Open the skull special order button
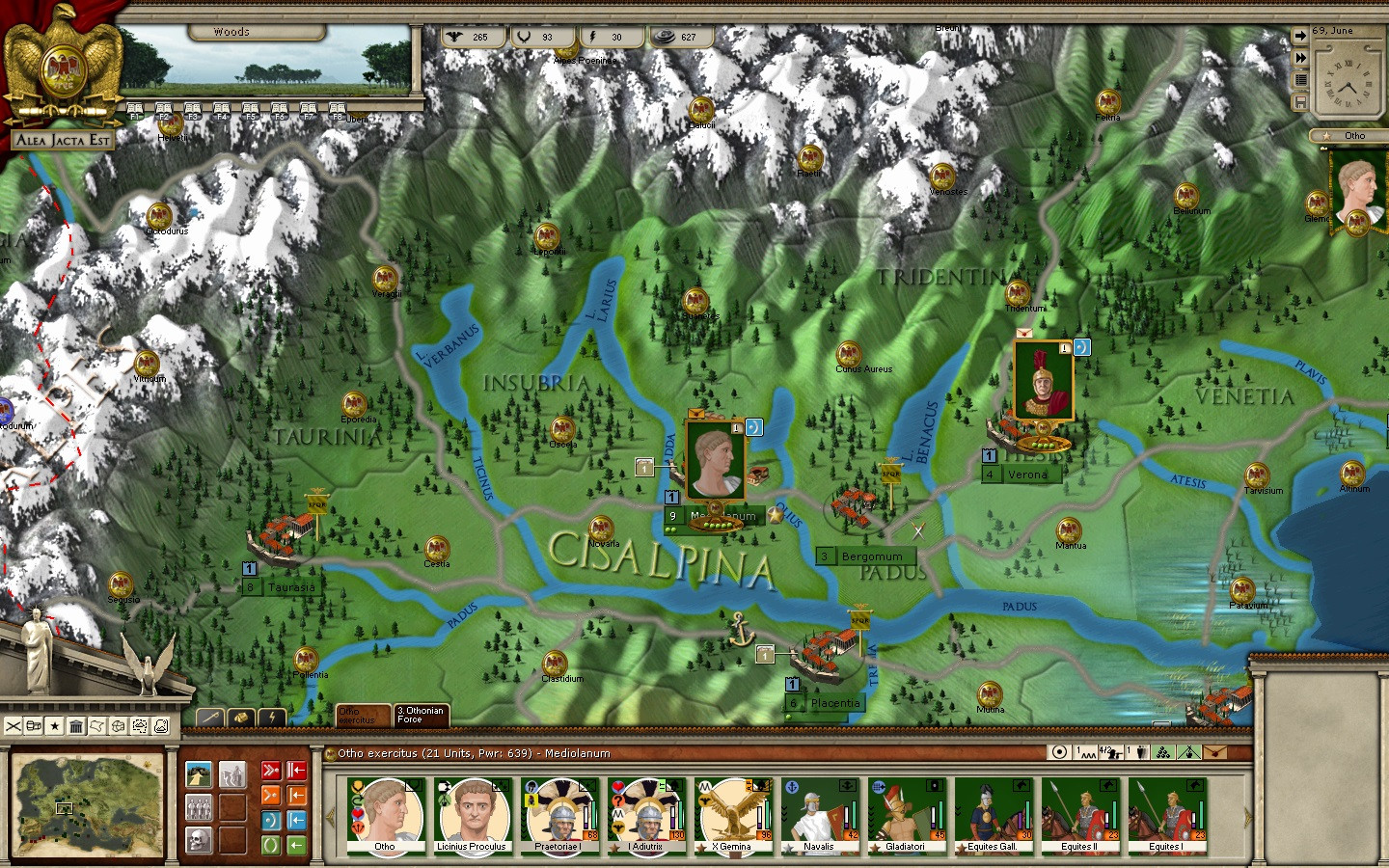The height and width of the screenshot is (868, 1389). coord(199,839)
